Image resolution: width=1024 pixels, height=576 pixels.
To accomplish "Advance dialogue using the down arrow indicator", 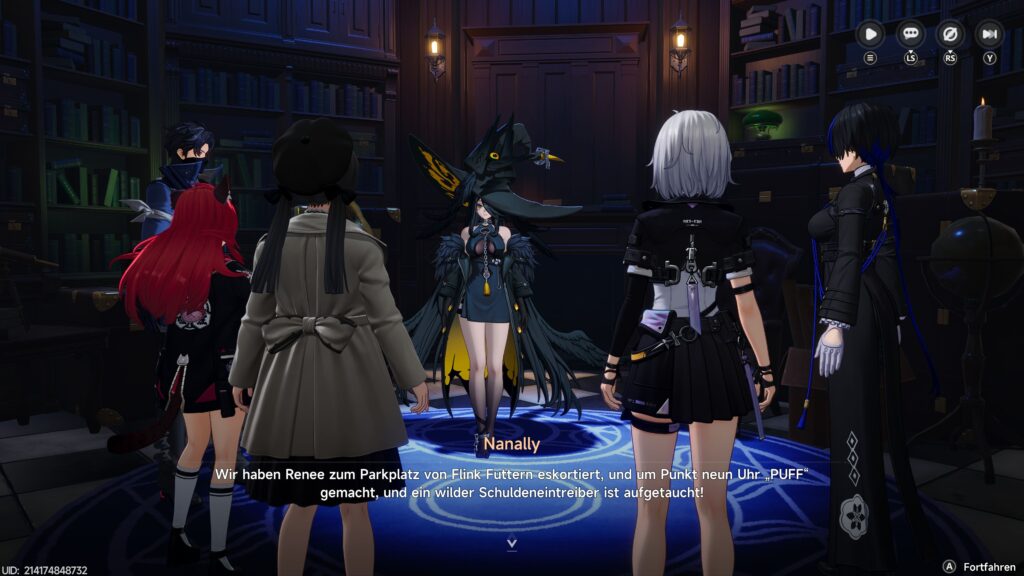I will click(x=512, y=544).
